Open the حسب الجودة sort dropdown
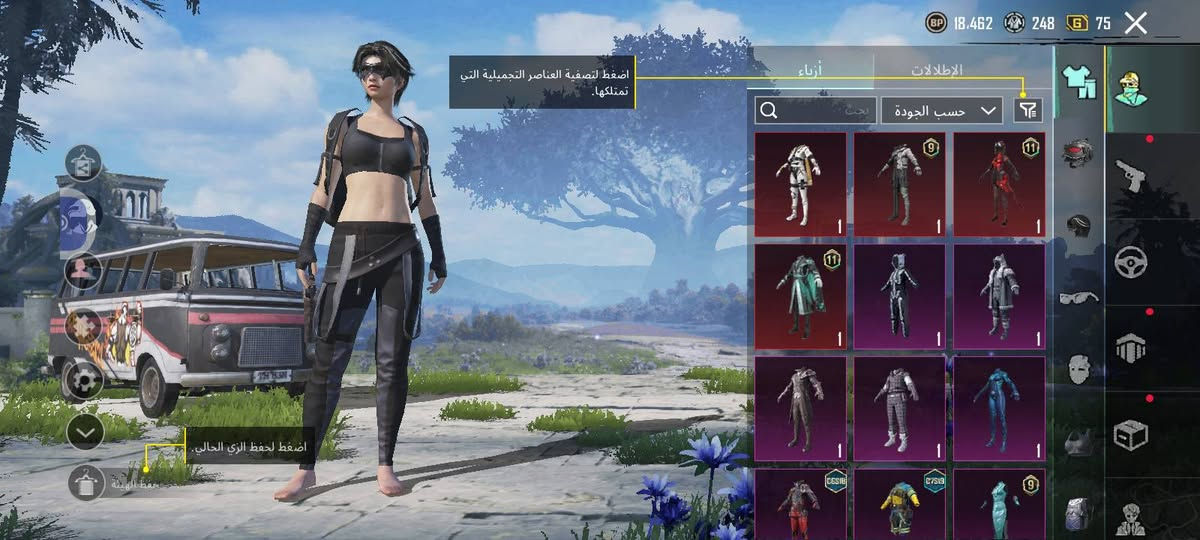 [x=942, y=110]
